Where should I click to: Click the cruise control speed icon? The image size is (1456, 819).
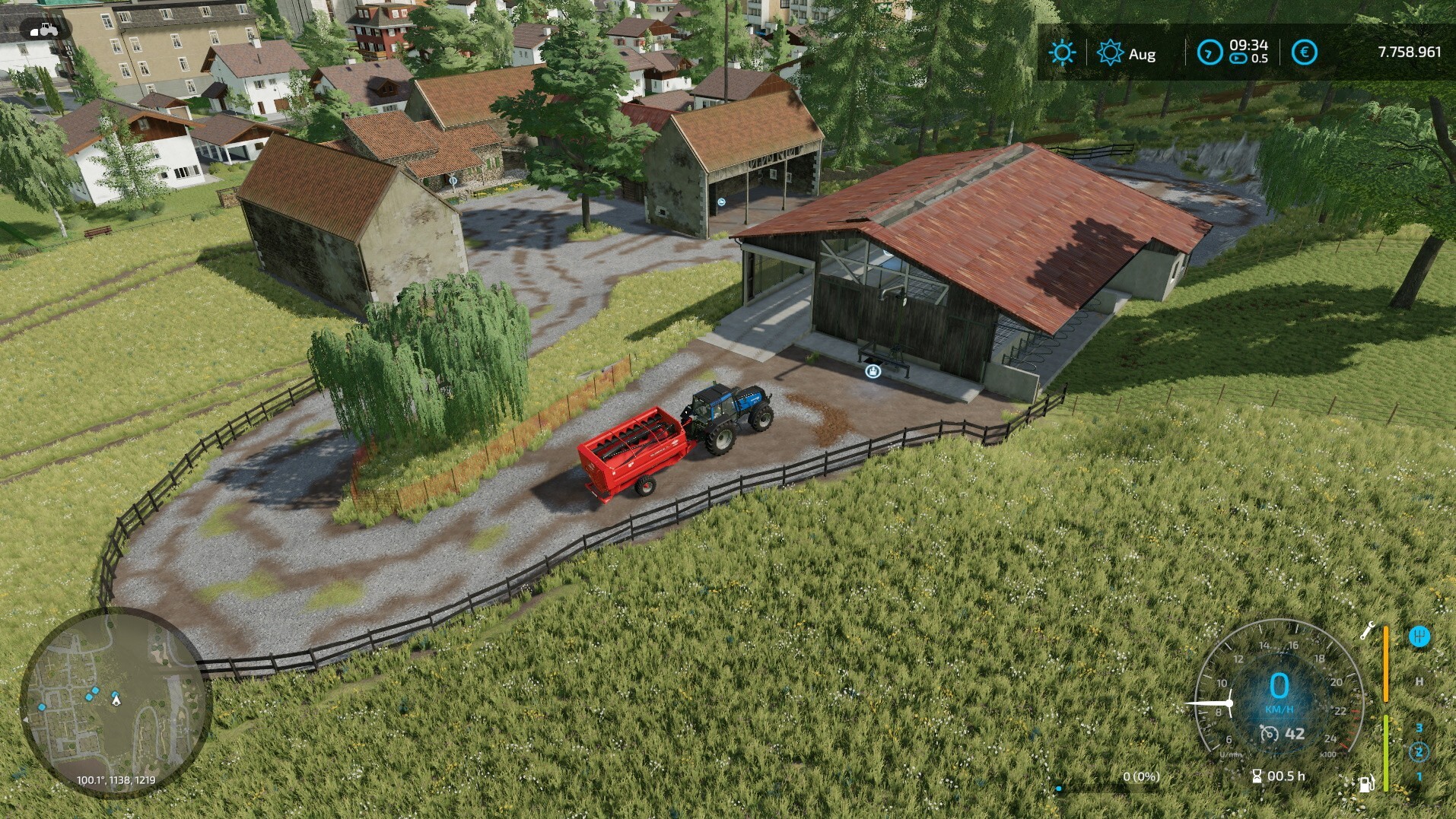(x=1268, y=734)
